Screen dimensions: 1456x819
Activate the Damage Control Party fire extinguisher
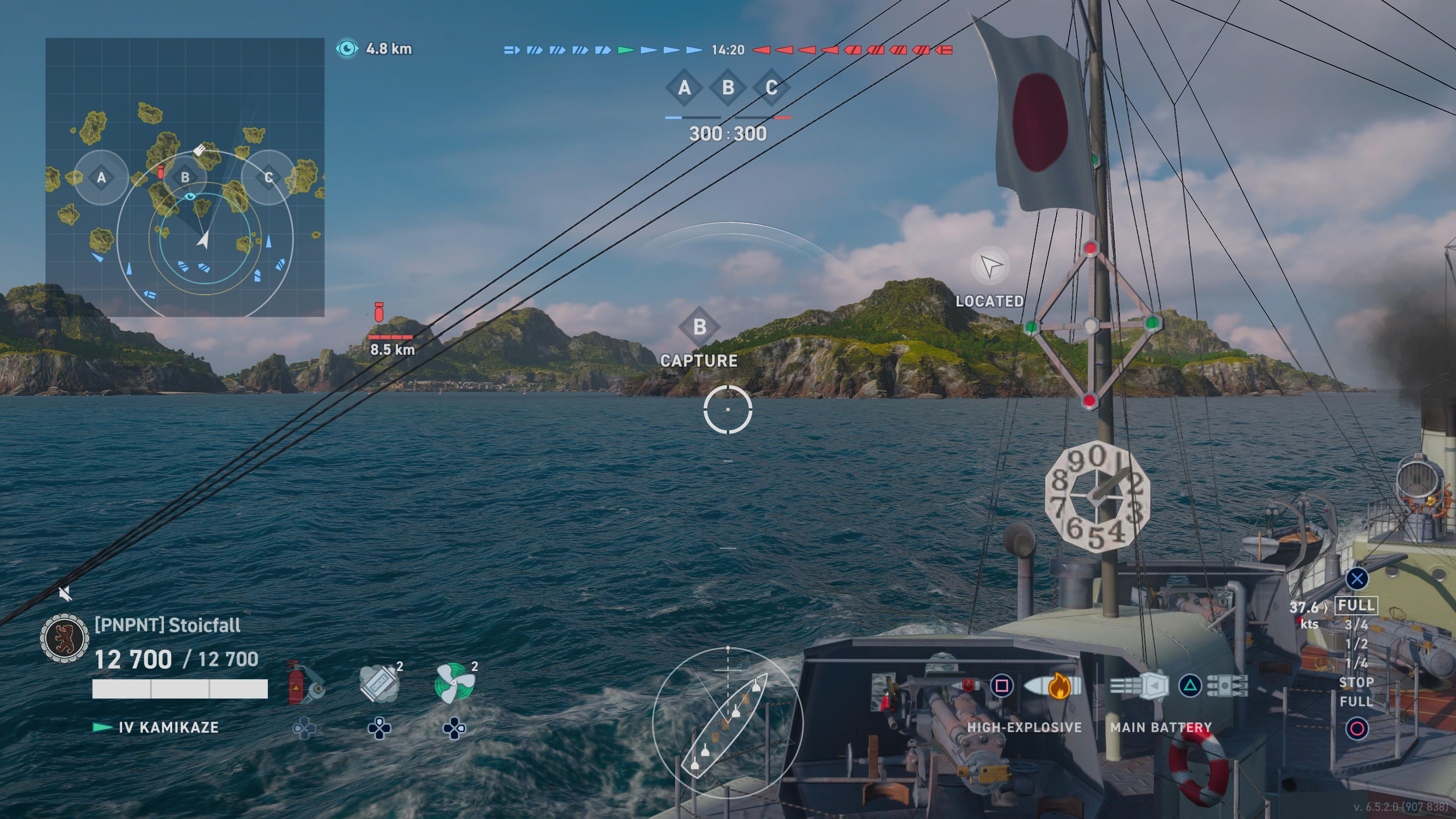tap(304, 684)
